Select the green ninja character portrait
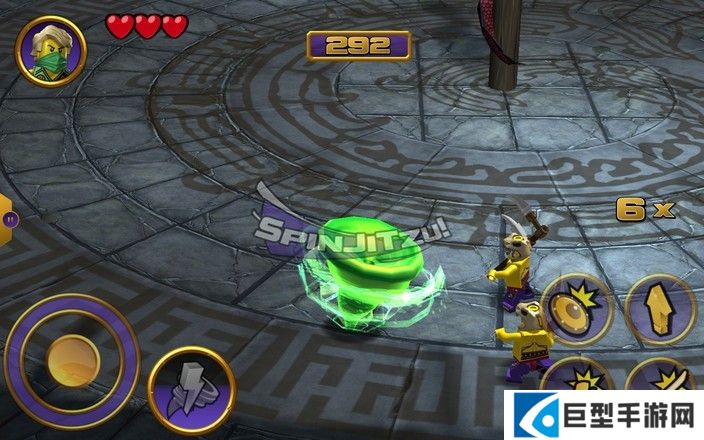Screen dimensions: 704x440 click(x=51, y=46)
